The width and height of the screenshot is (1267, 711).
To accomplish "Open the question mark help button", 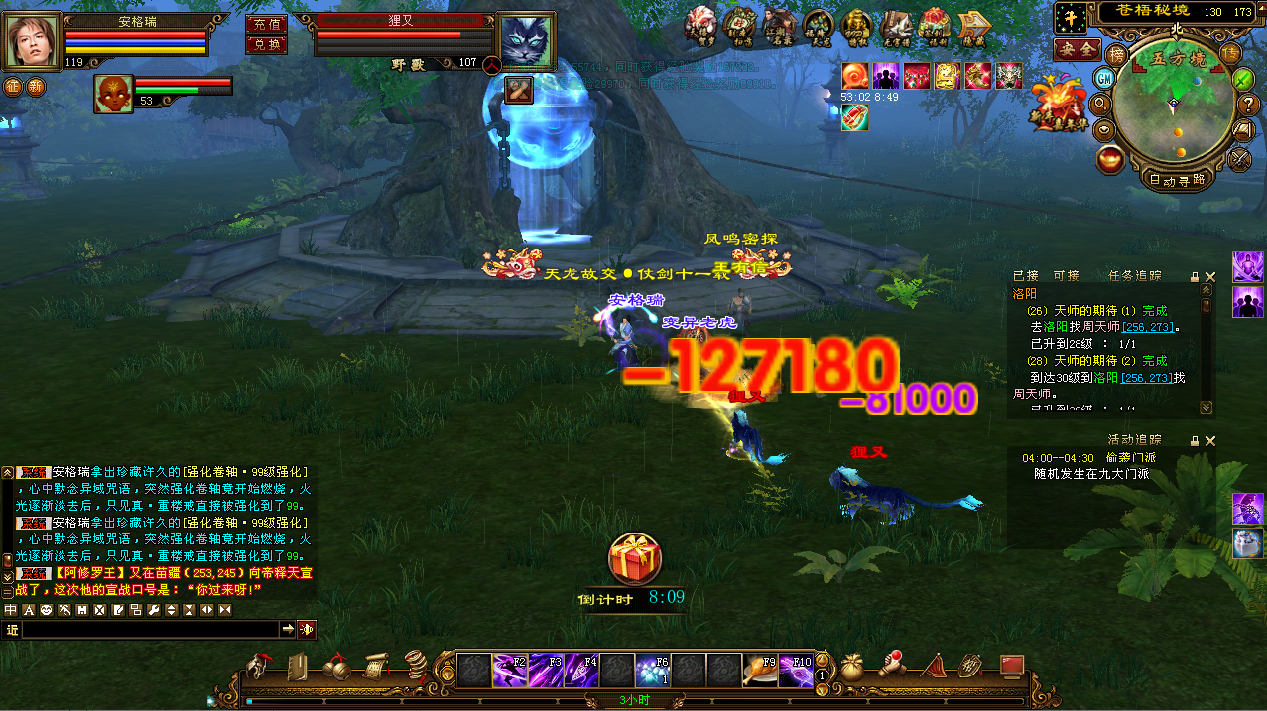I will point(1248,104).
